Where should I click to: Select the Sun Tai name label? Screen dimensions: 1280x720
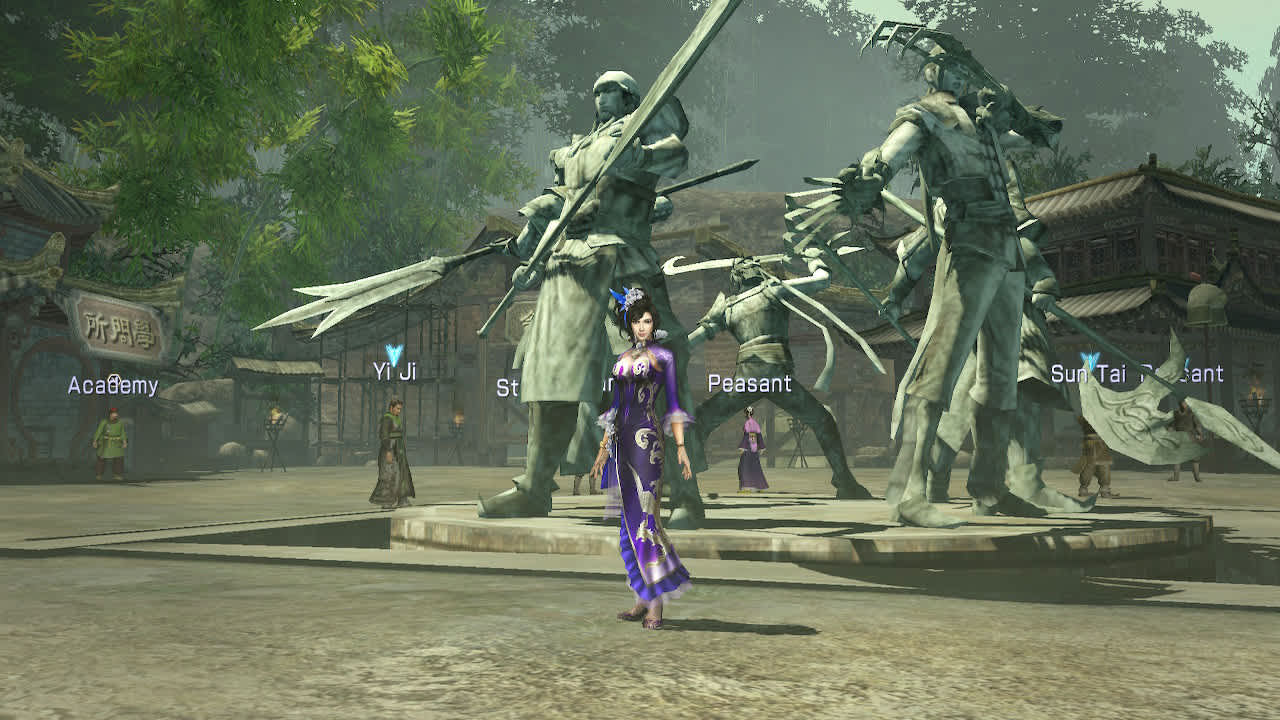[1087, 375]
